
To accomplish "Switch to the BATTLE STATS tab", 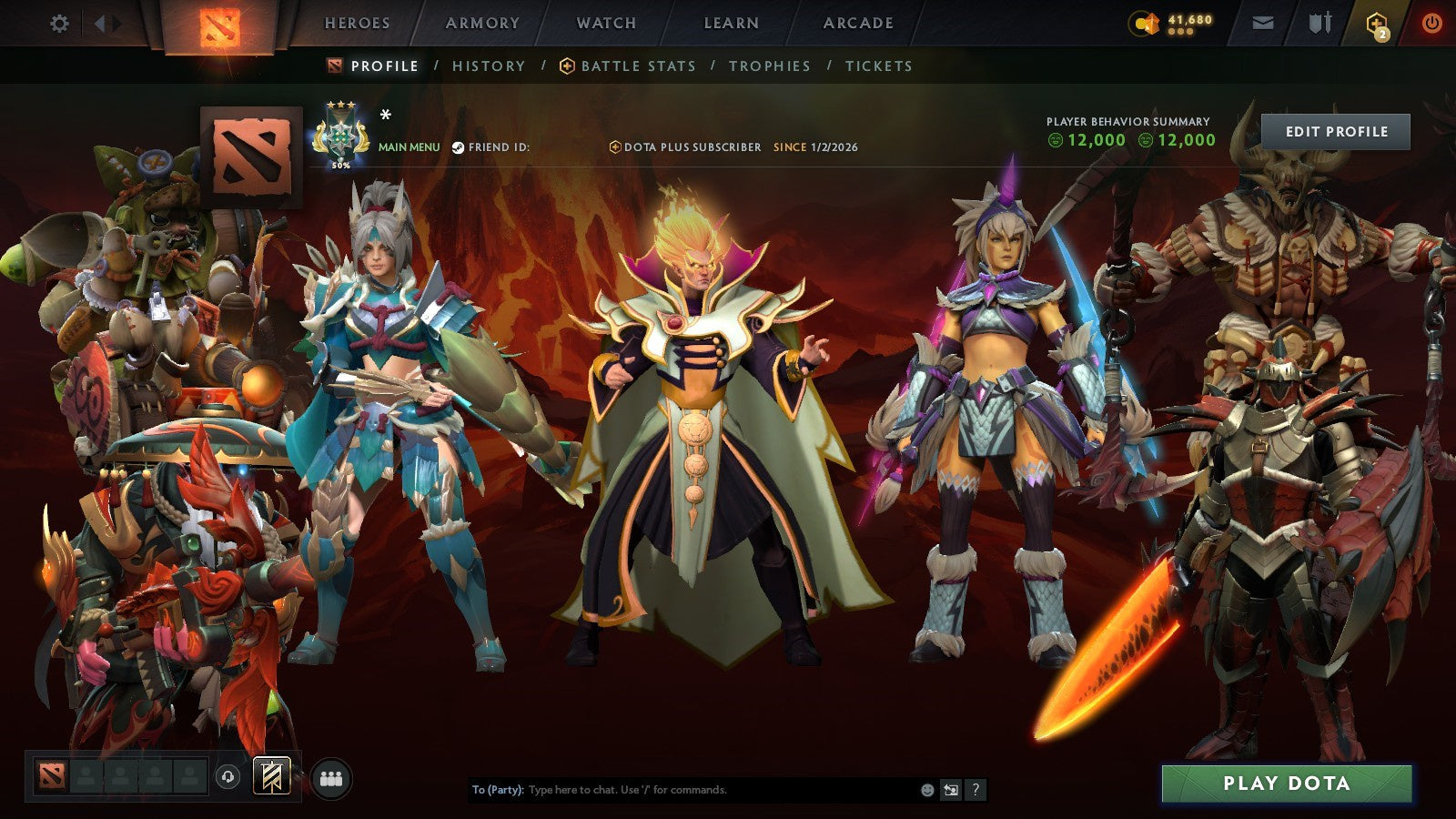I will click(x=637, y=66).
